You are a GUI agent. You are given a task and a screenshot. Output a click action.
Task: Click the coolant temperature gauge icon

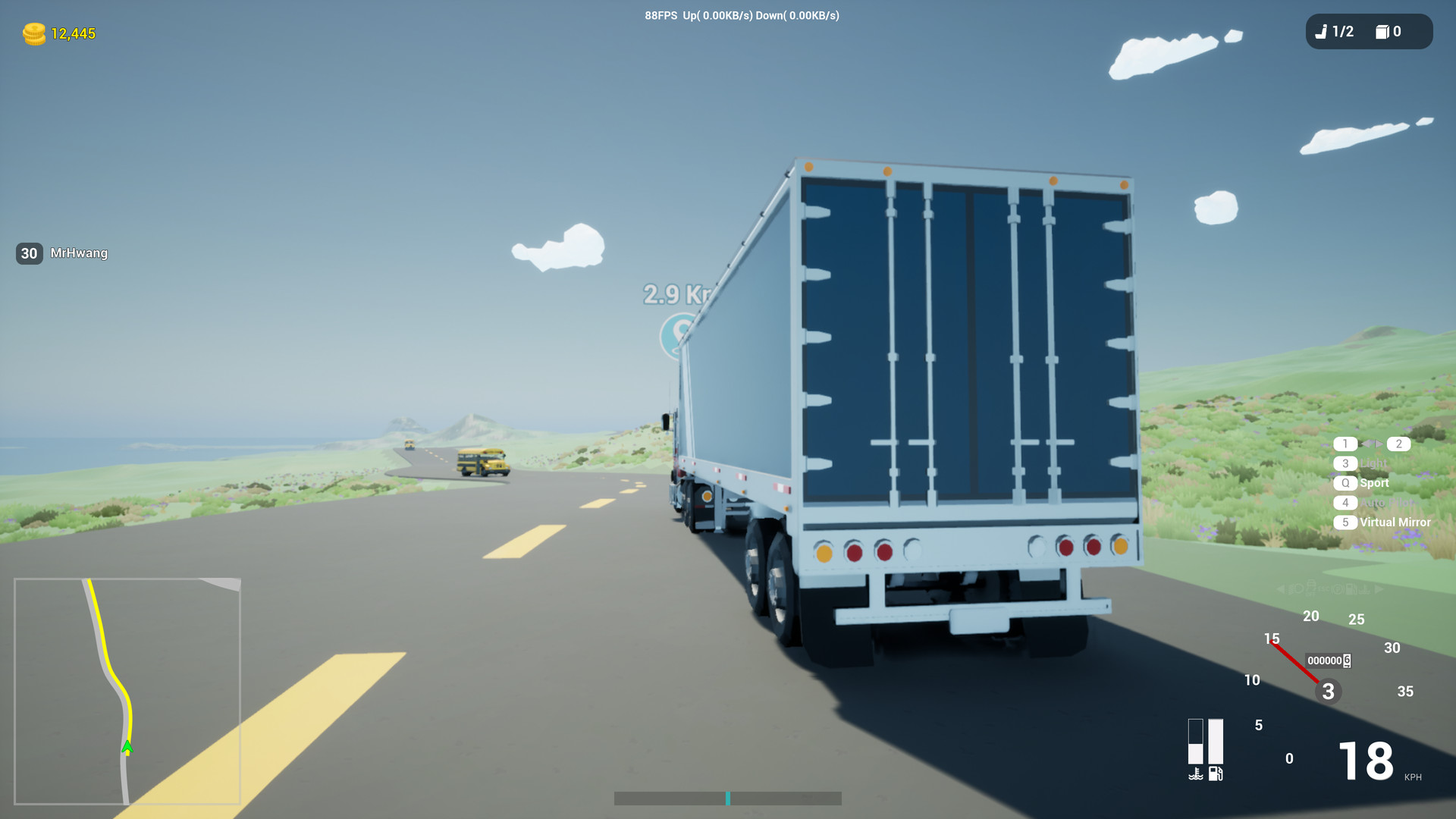(1196, 773)
